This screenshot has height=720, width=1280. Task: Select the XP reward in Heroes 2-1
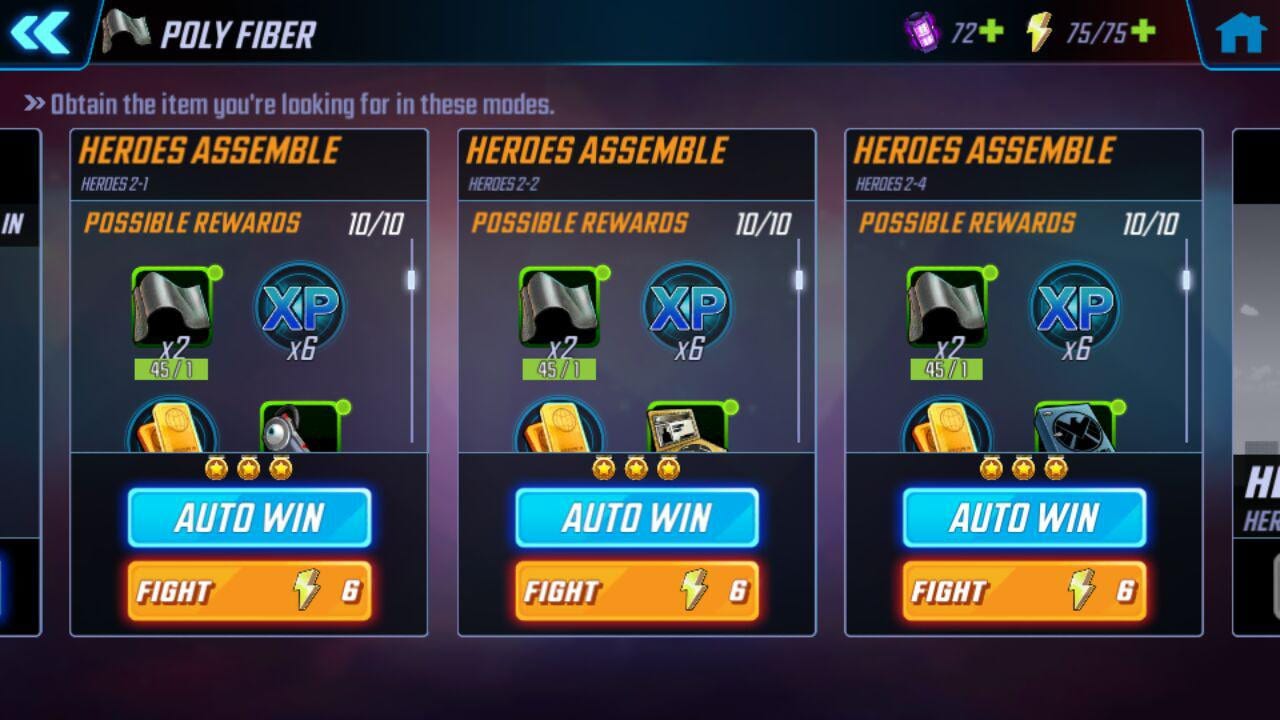click(x=300, y=307)
